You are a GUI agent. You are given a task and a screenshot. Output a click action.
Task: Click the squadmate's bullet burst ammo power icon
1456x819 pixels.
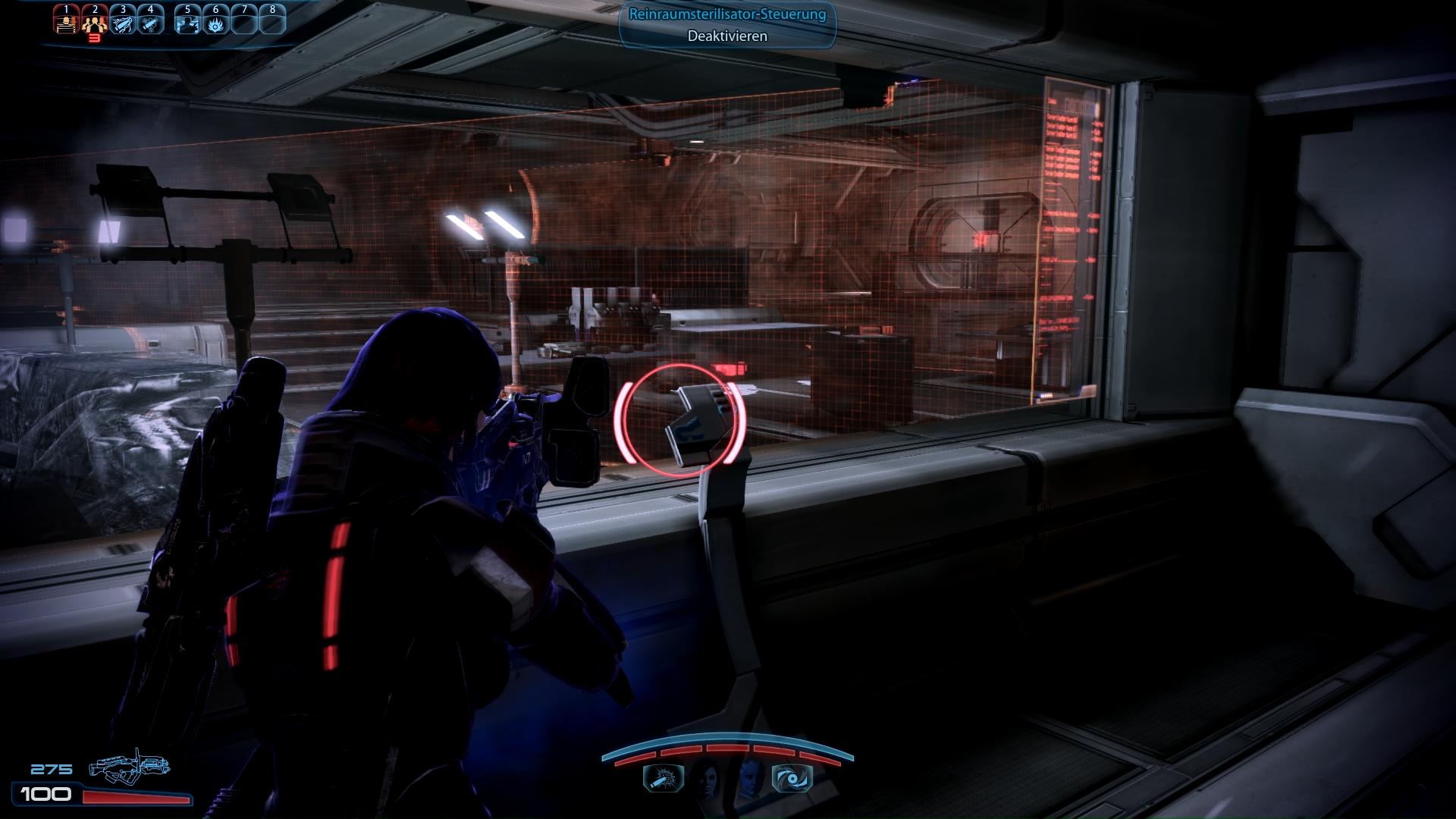(x=664, y=778)
